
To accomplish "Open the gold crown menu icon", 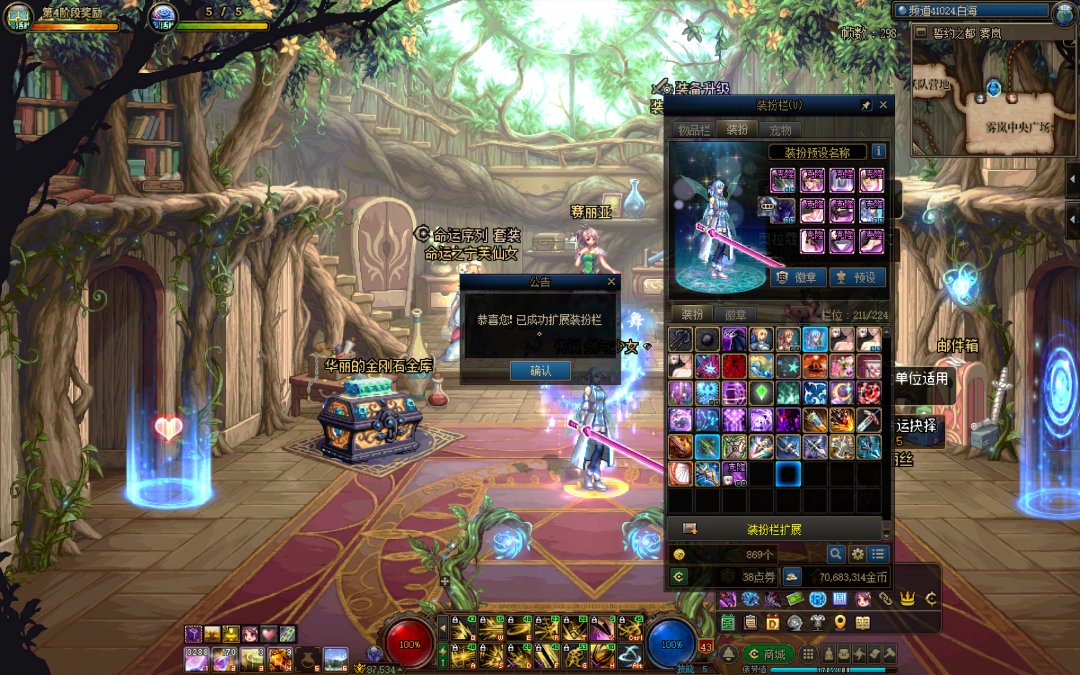I will click(x=907, y=599).
